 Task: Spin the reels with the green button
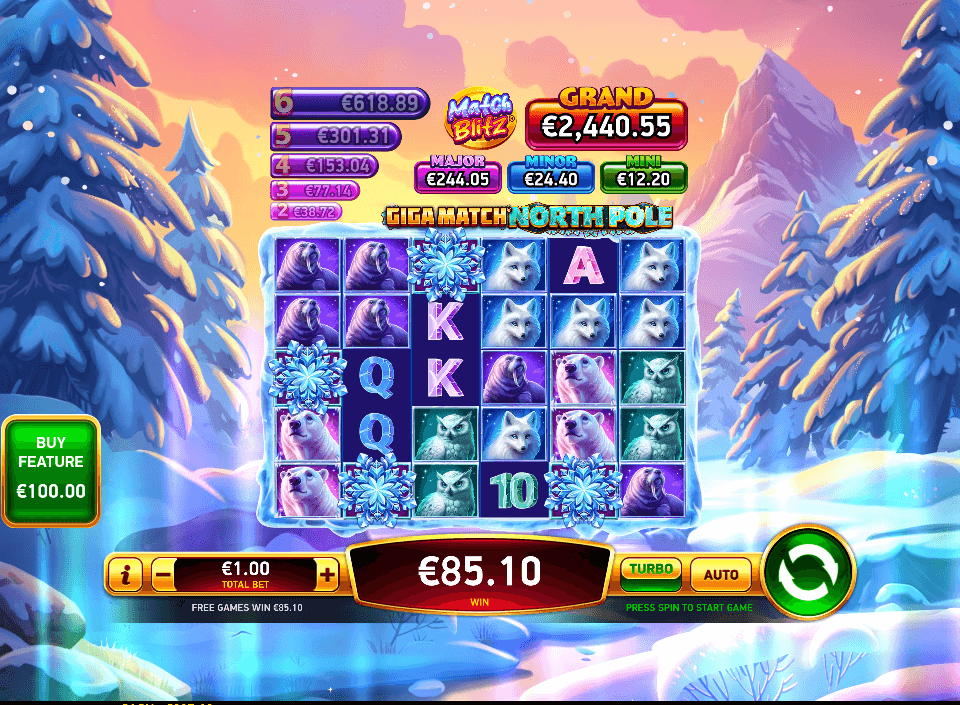click(x=807, y=573)
